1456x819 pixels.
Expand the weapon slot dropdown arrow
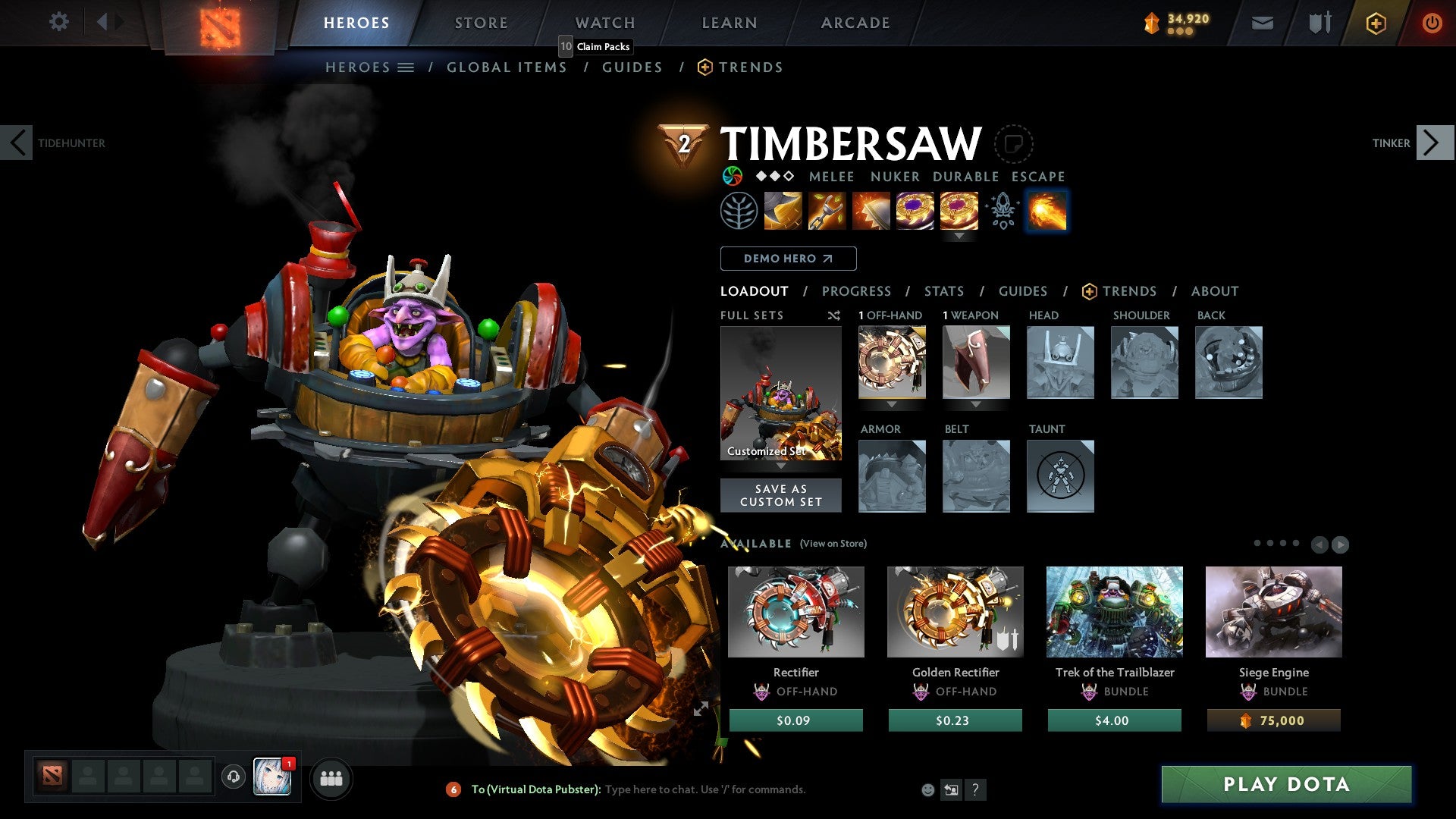click(975, 406)
